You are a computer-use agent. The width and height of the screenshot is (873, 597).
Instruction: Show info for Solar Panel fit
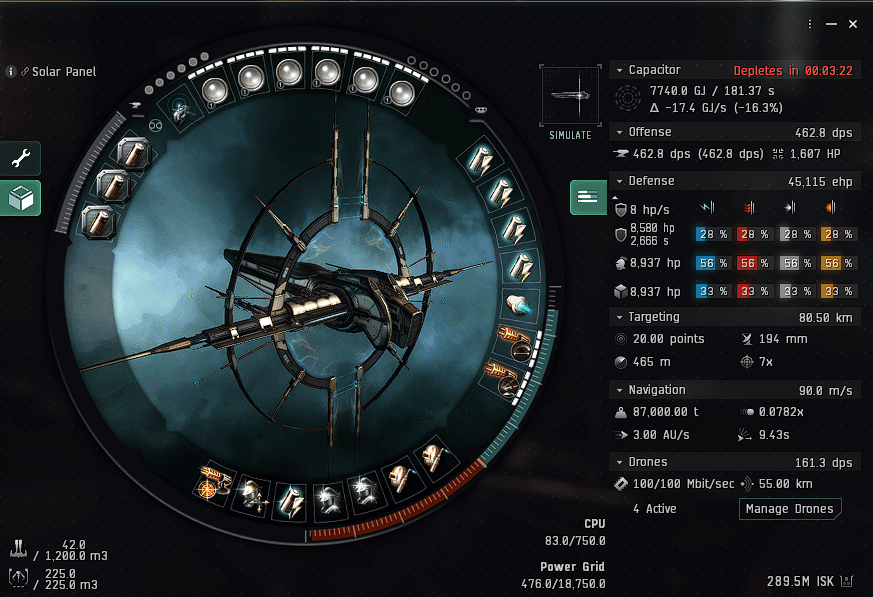(11, 72)
